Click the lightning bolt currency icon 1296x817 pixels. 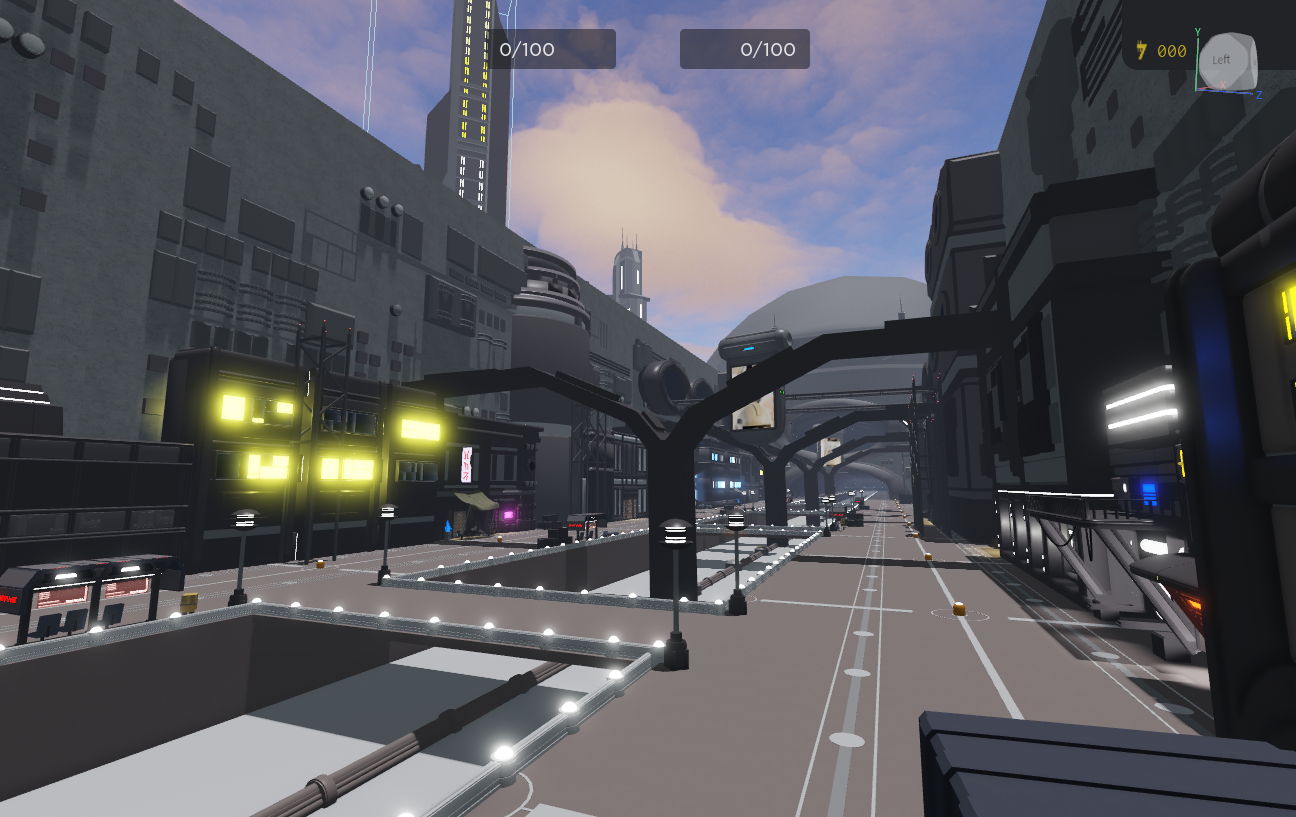[x=1141, y=49]
